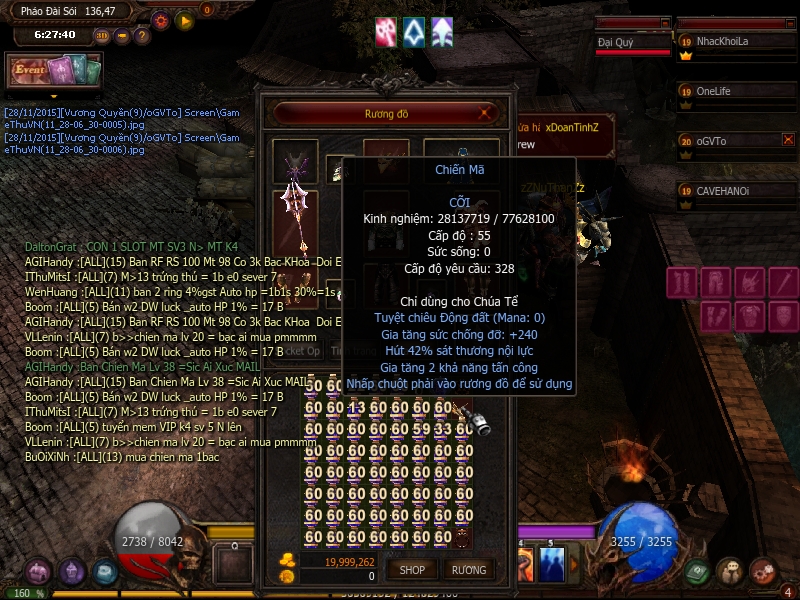Image resolution: width=800 pixels, height=600 pixels.
Task: Click the Đại Quý target frame
Action: click(x=632, y=42)
